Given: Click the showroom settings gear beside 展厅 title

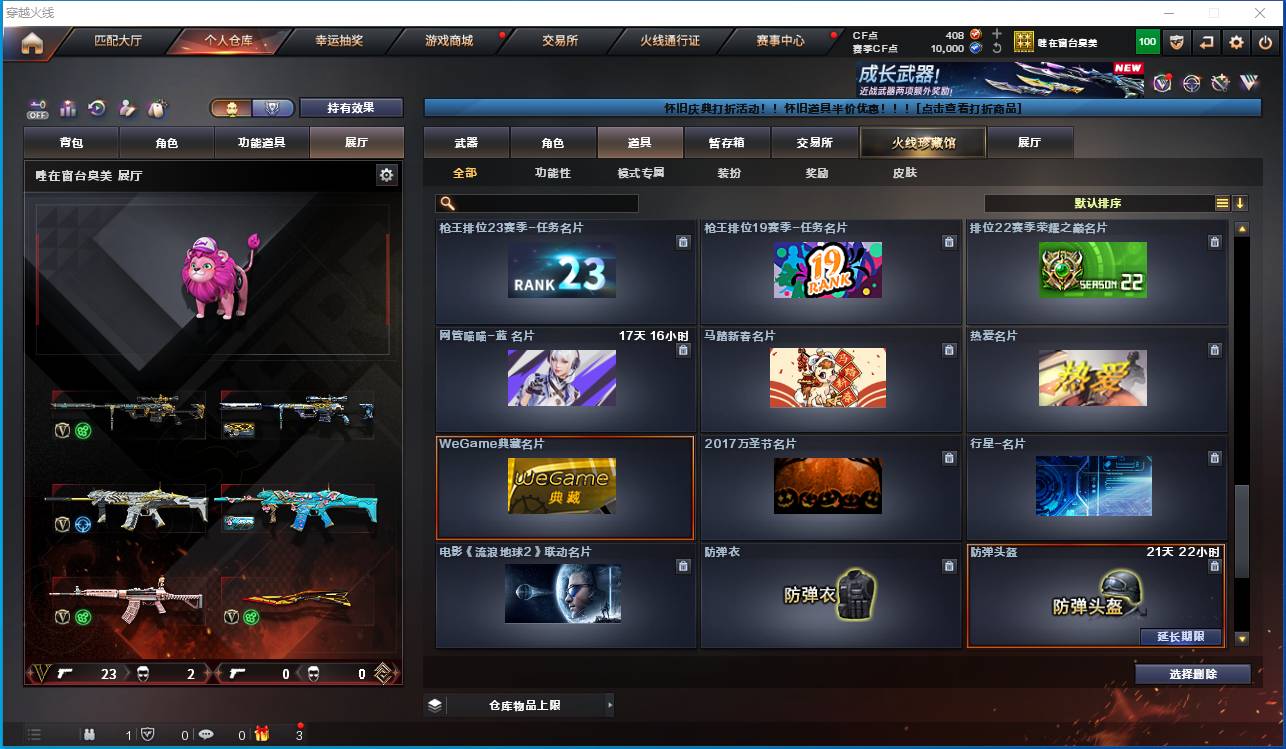Looking at the screenshot, I should coord(385,174).
